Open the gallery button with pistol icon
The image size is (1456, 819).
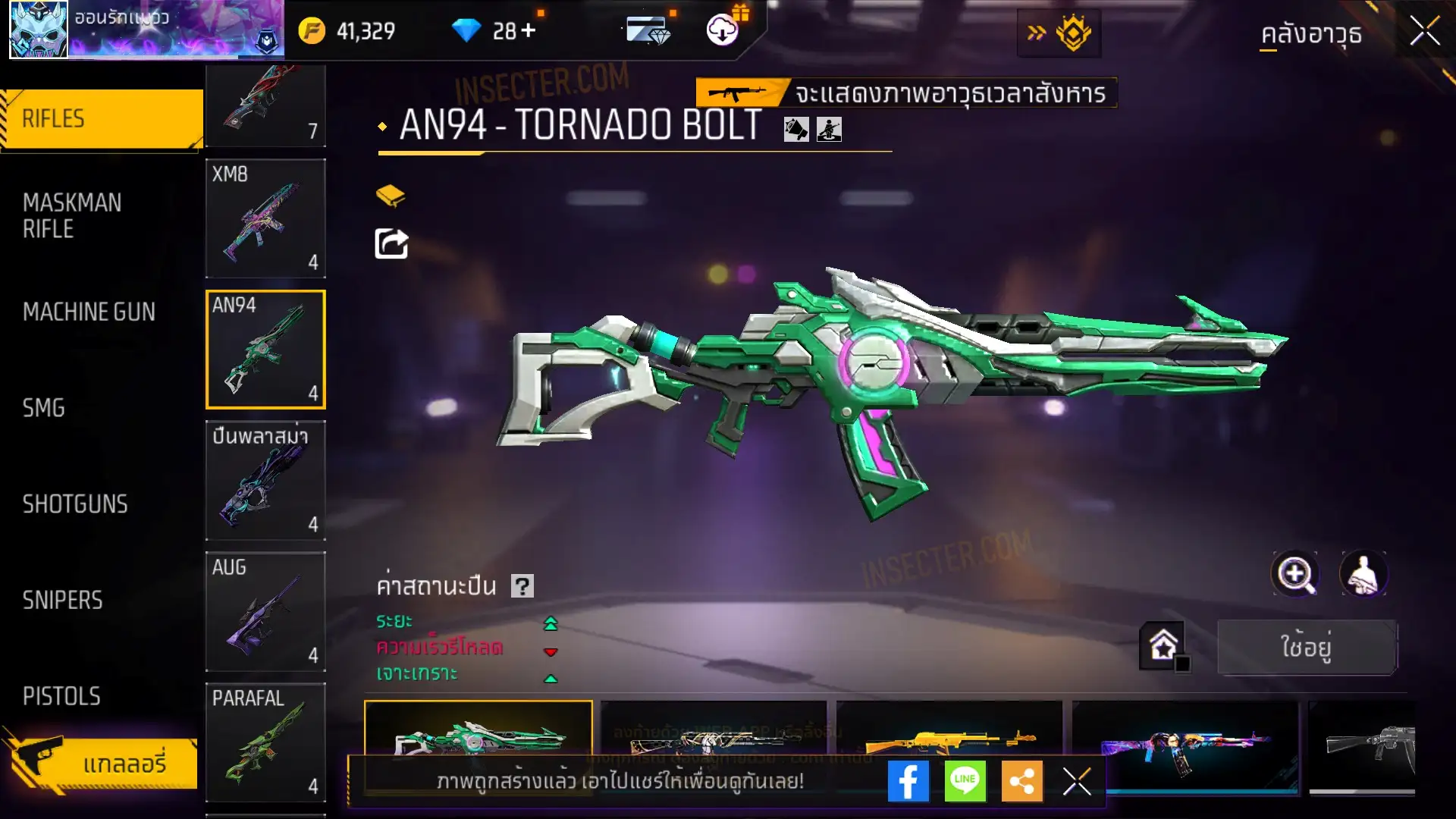[x=102, y=763]
